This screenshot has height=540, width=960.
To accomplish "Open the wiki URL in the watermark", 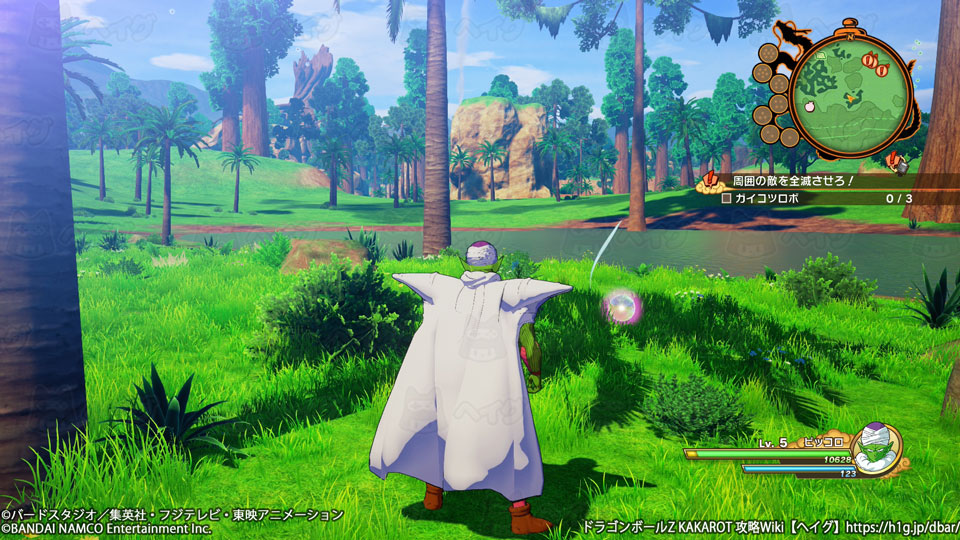I will tap(900, 524).
